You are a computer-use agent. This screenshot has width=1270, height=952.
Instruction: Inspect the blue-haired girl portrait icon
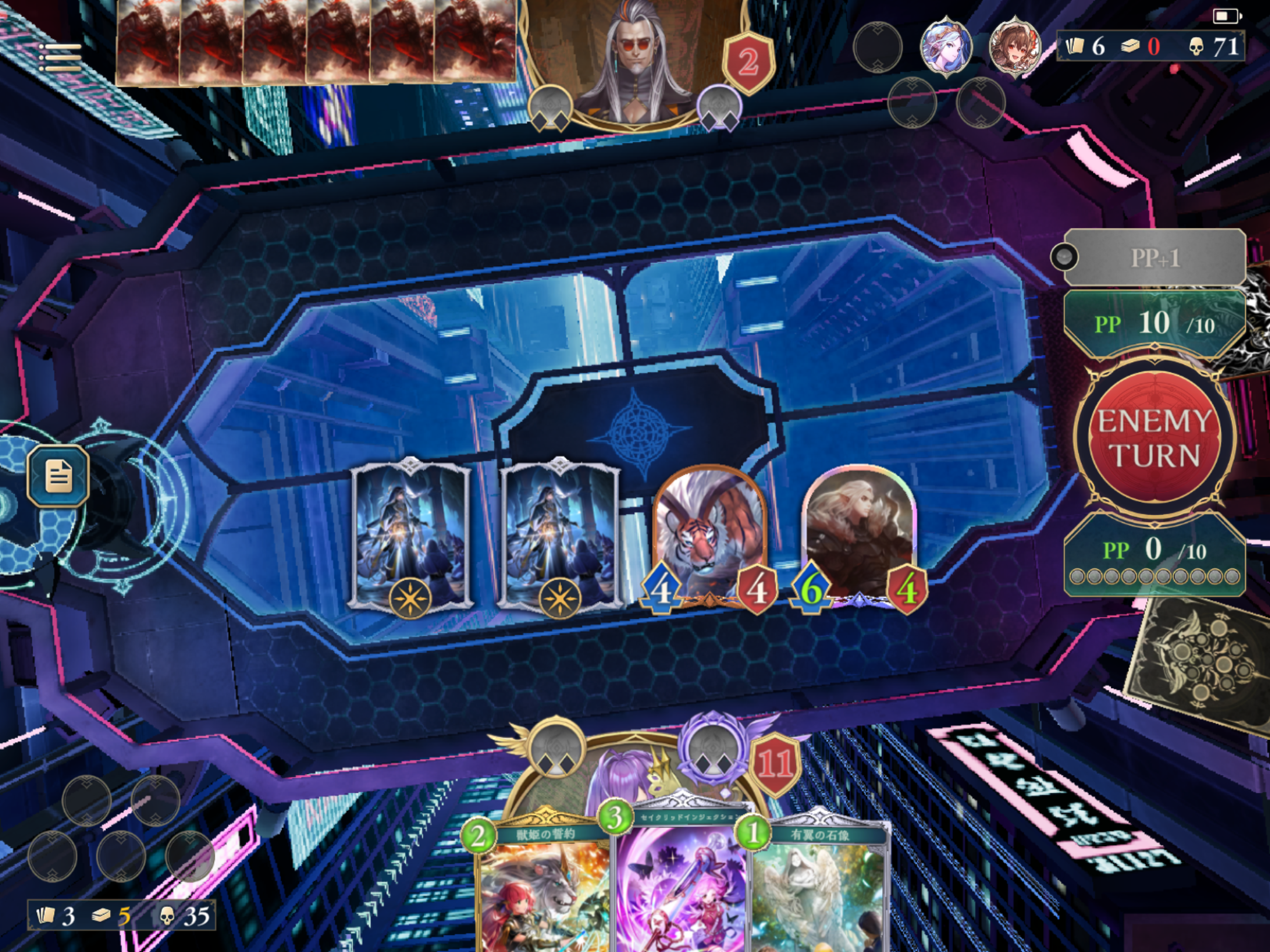coord(945,47)
